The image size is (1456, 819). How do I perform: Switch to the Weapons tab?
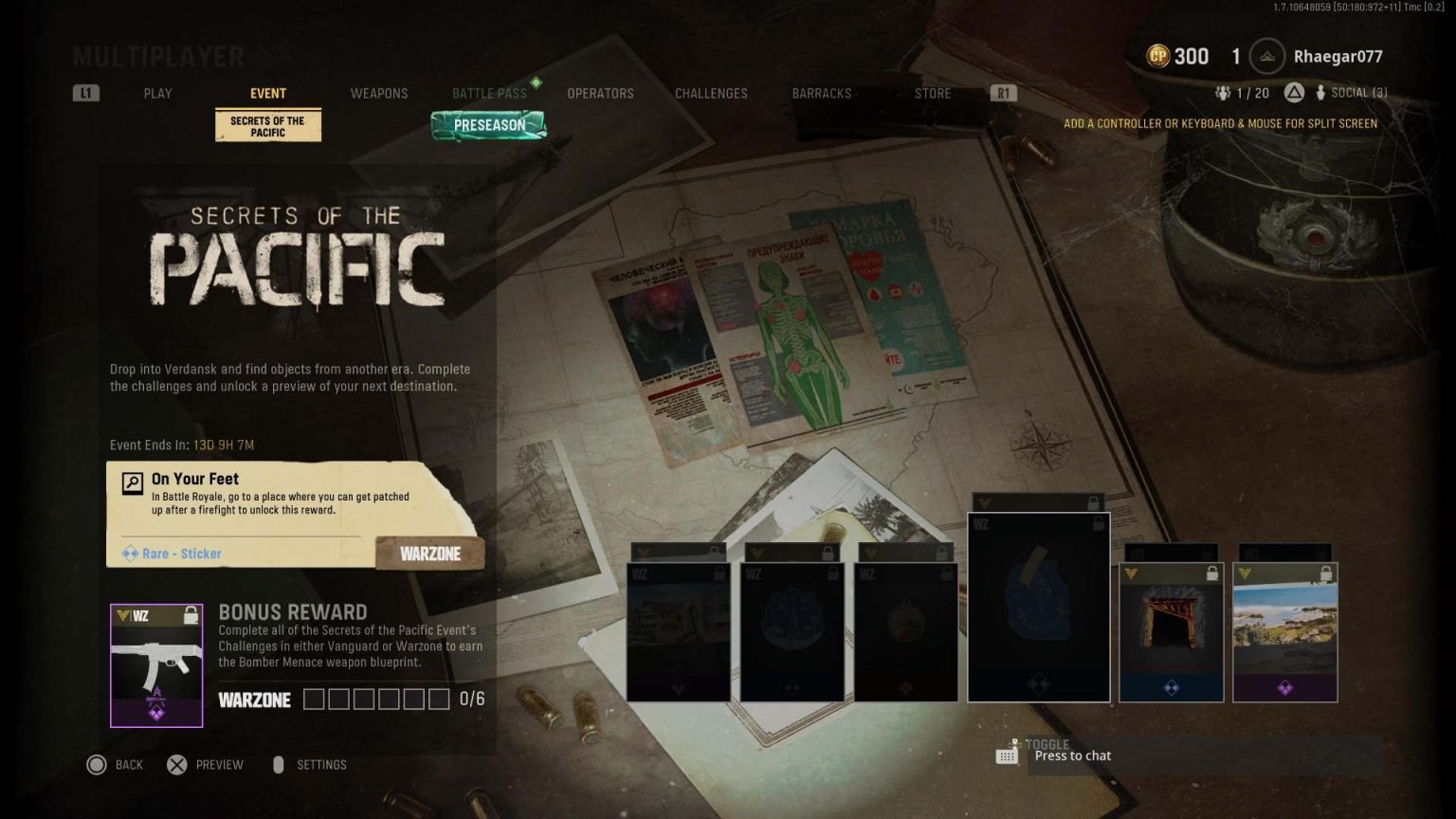378,93
